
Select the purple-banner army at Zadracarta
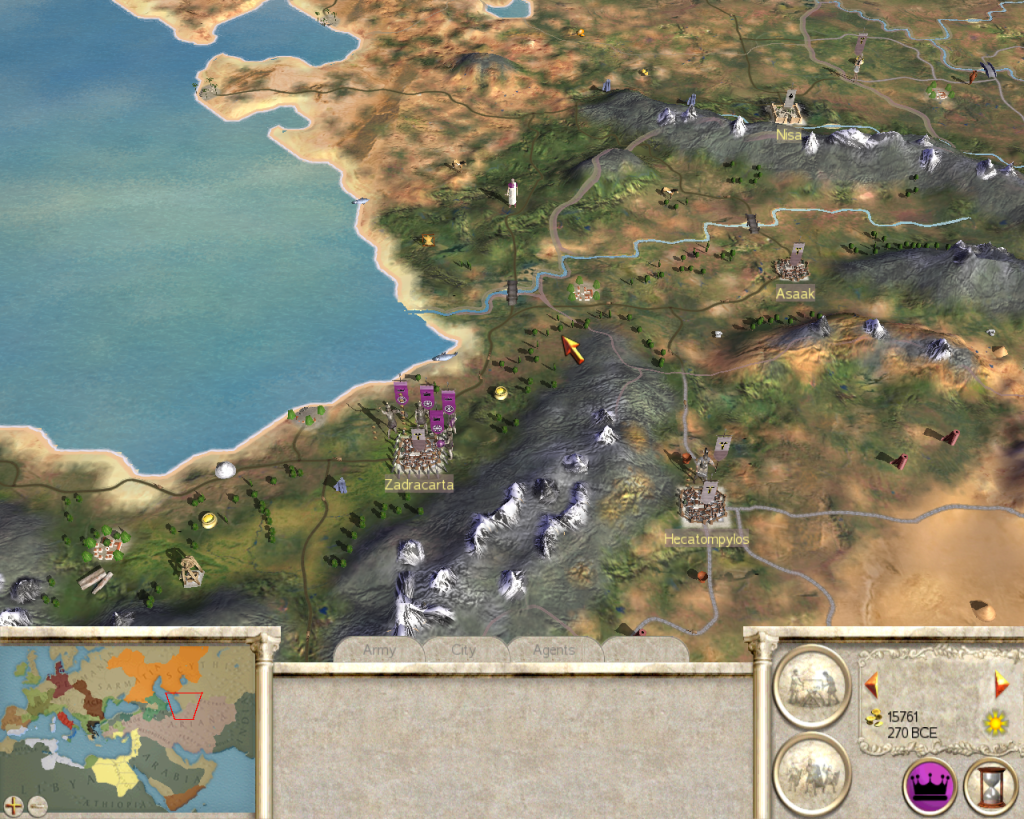pos(424,410)
